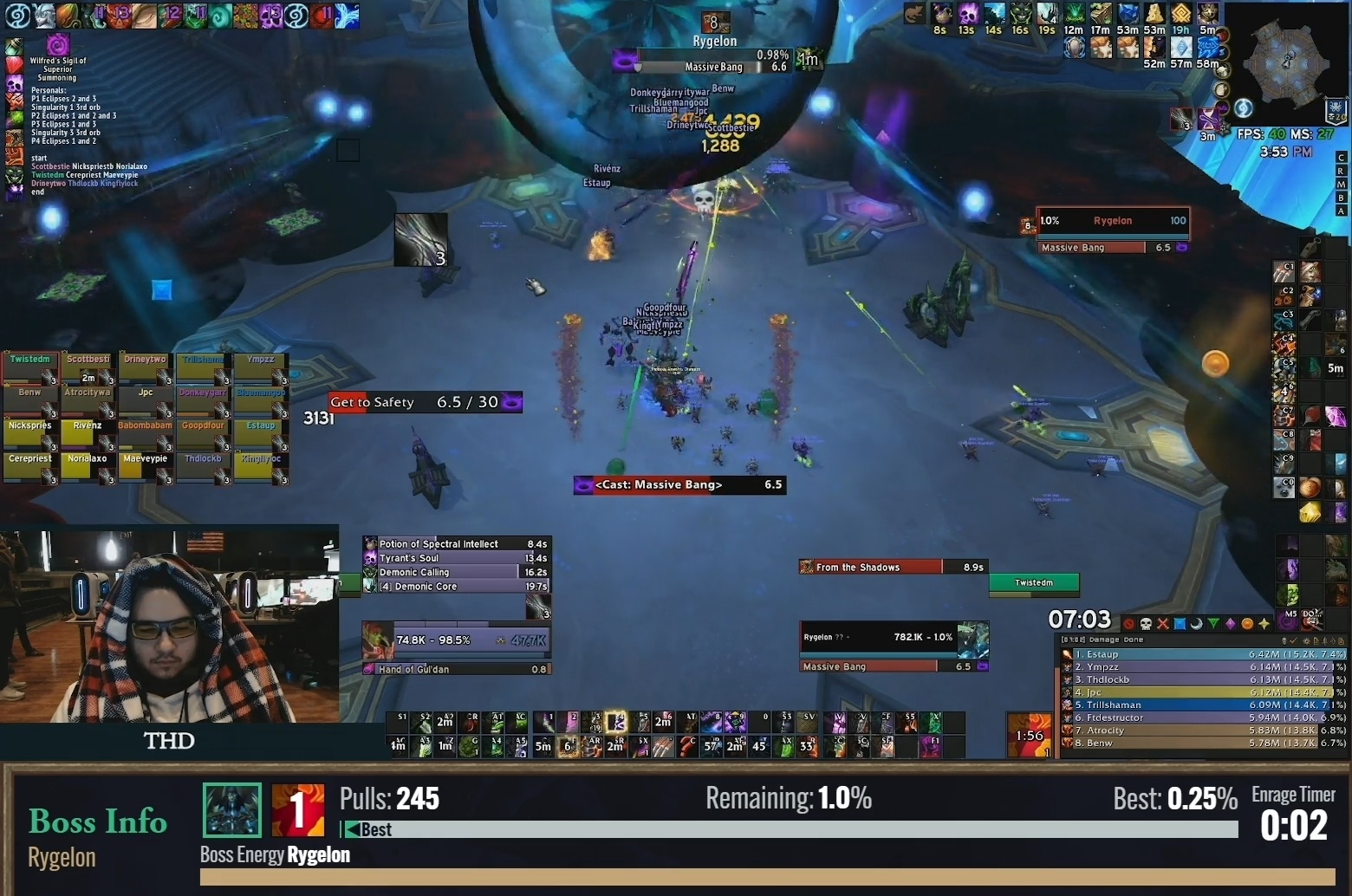Switch to the DO tab above the damage meter
This screenshot has height=896, width=1352.
click(x=1310, y=619)
